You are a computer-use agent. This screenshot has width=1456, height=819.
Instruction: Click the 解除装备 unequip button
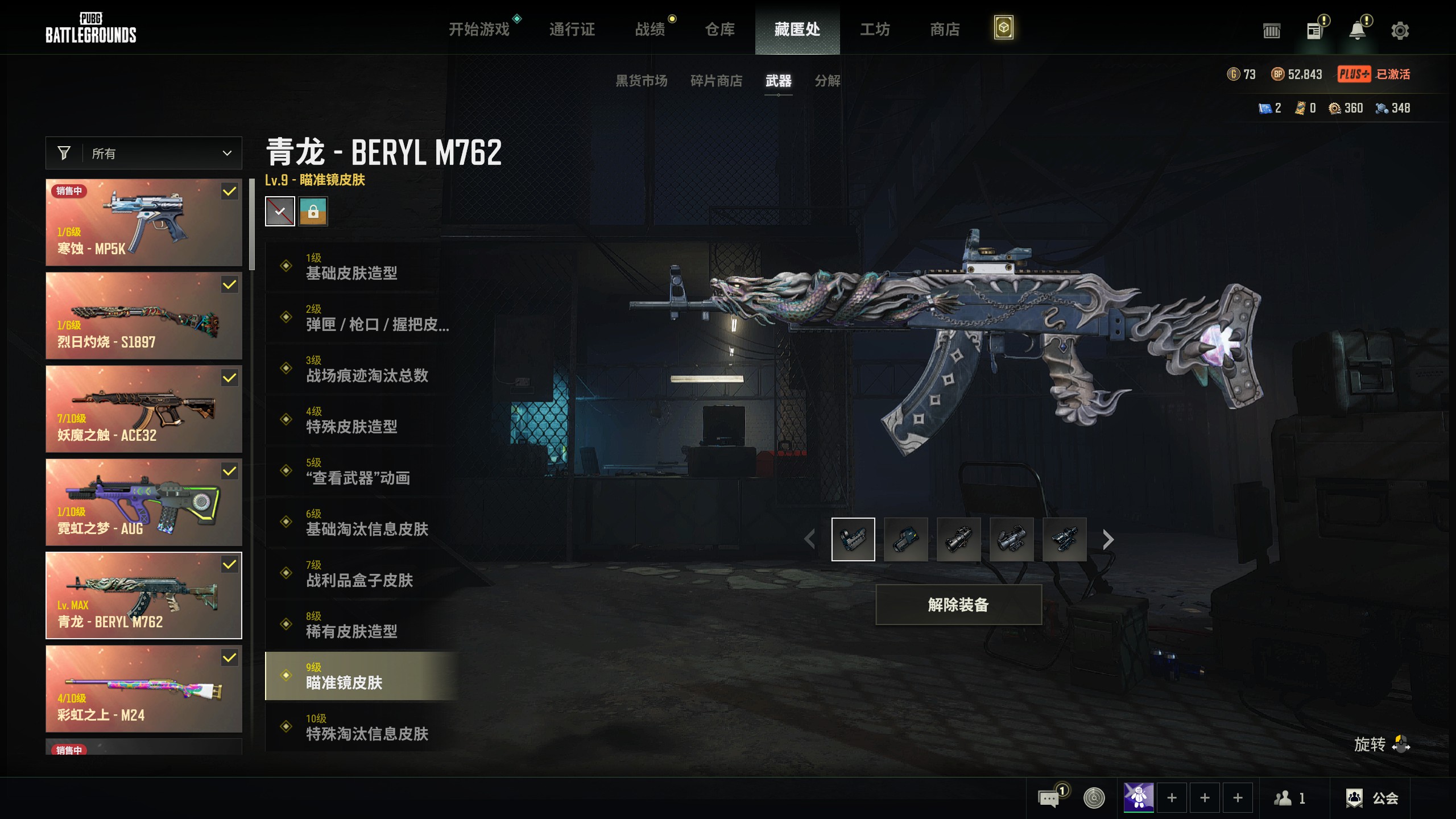[958, 605]
